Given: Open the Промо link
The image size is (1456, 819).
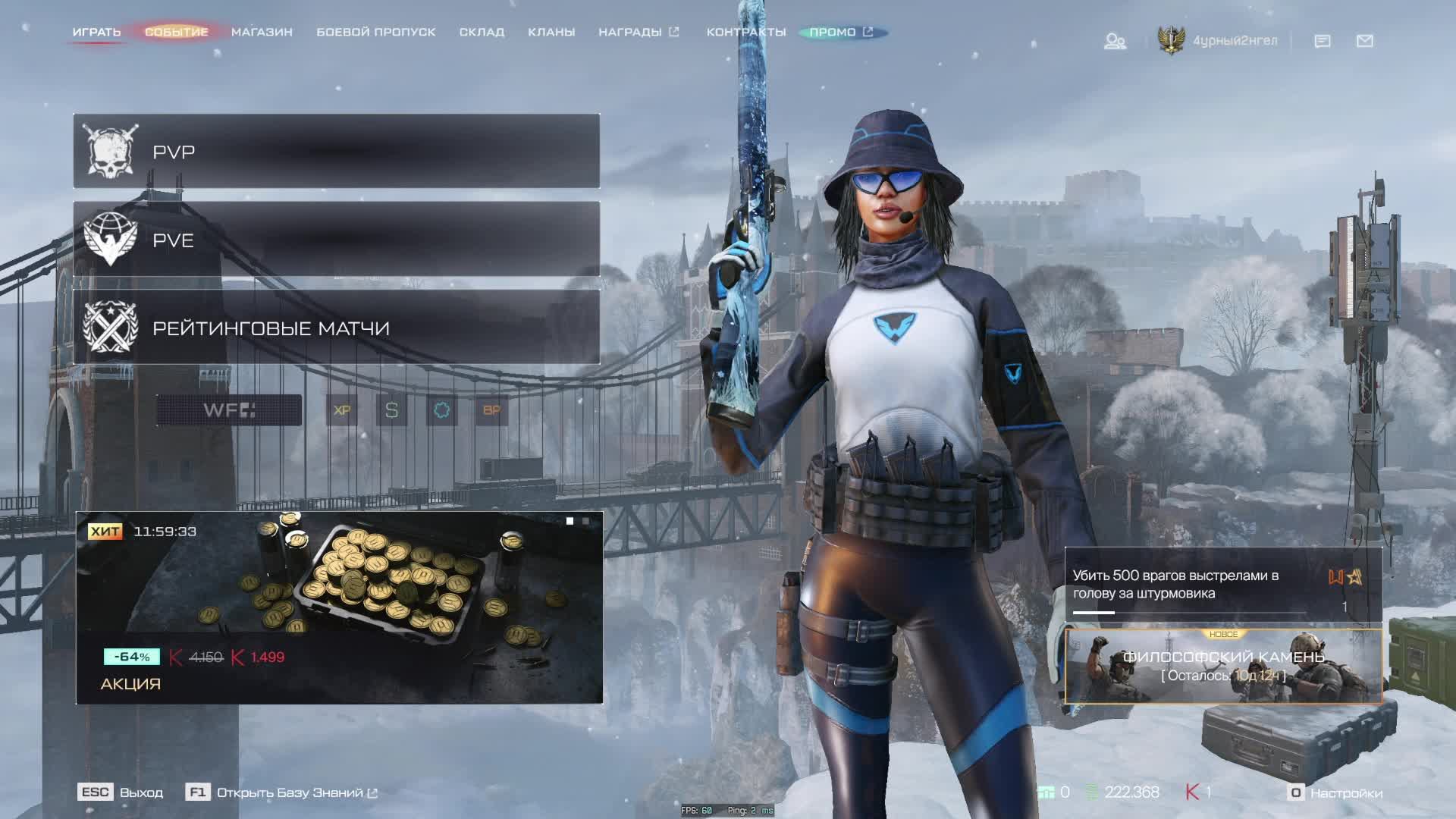Looking at the screenshot, I should click(x=840, y=32).
